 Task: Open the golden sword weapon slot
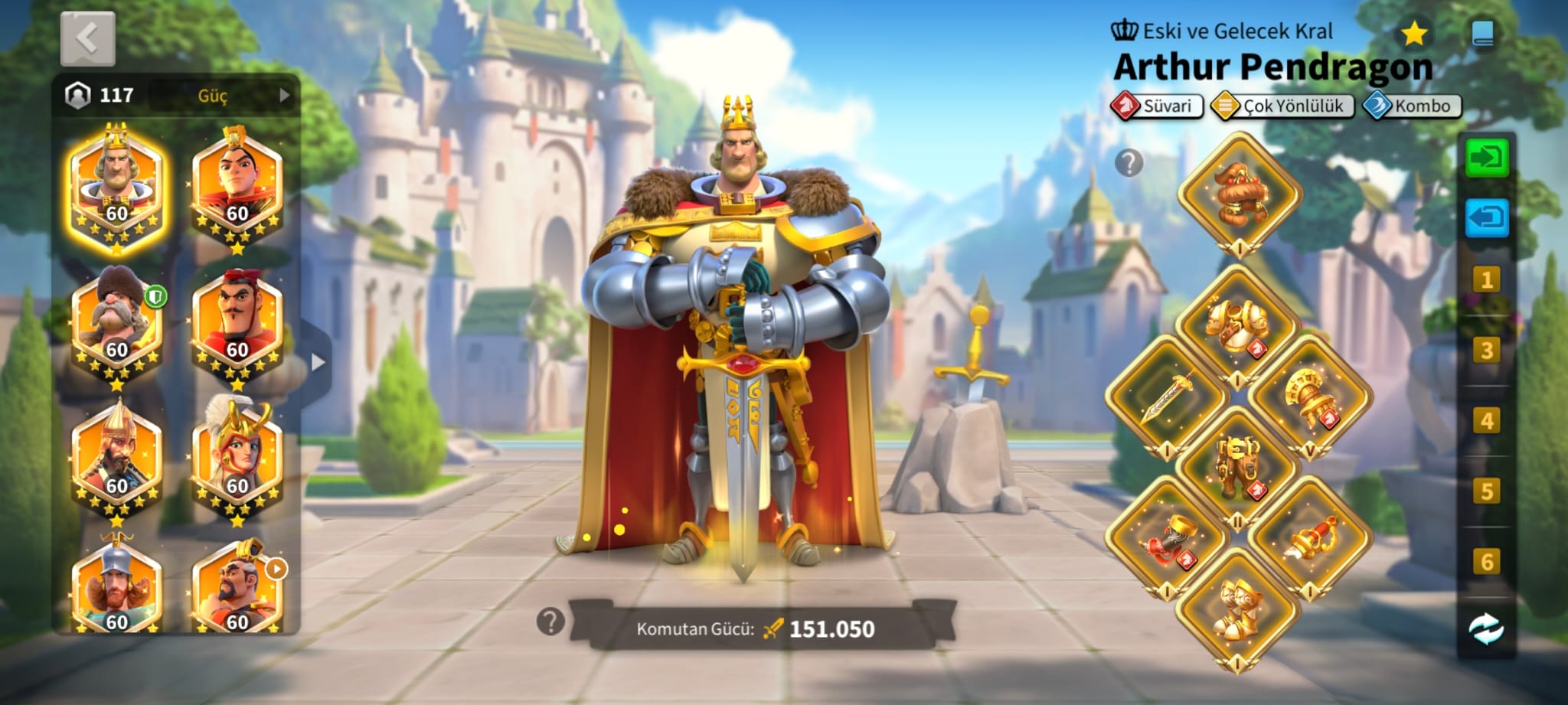tap(1167, 396)
